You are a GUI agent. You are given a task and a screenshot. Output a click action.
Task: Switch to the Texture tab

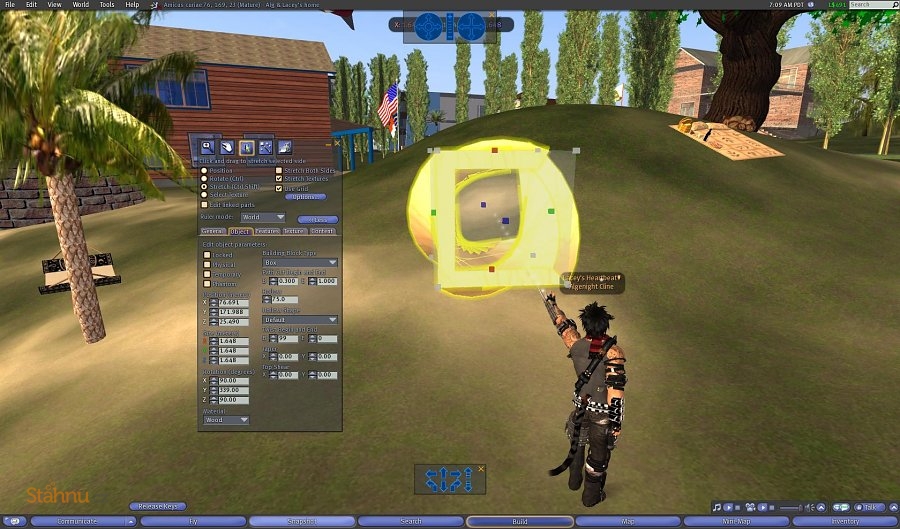tap(294, 231)
